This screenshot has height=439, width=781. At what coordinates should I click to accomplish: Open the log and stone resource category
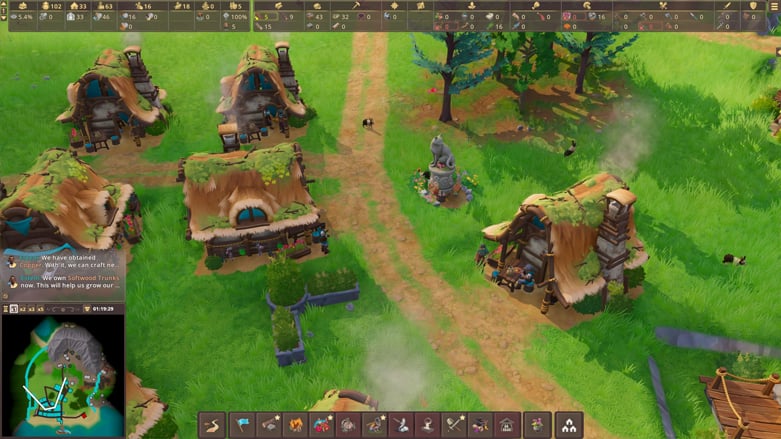[269, 425]
